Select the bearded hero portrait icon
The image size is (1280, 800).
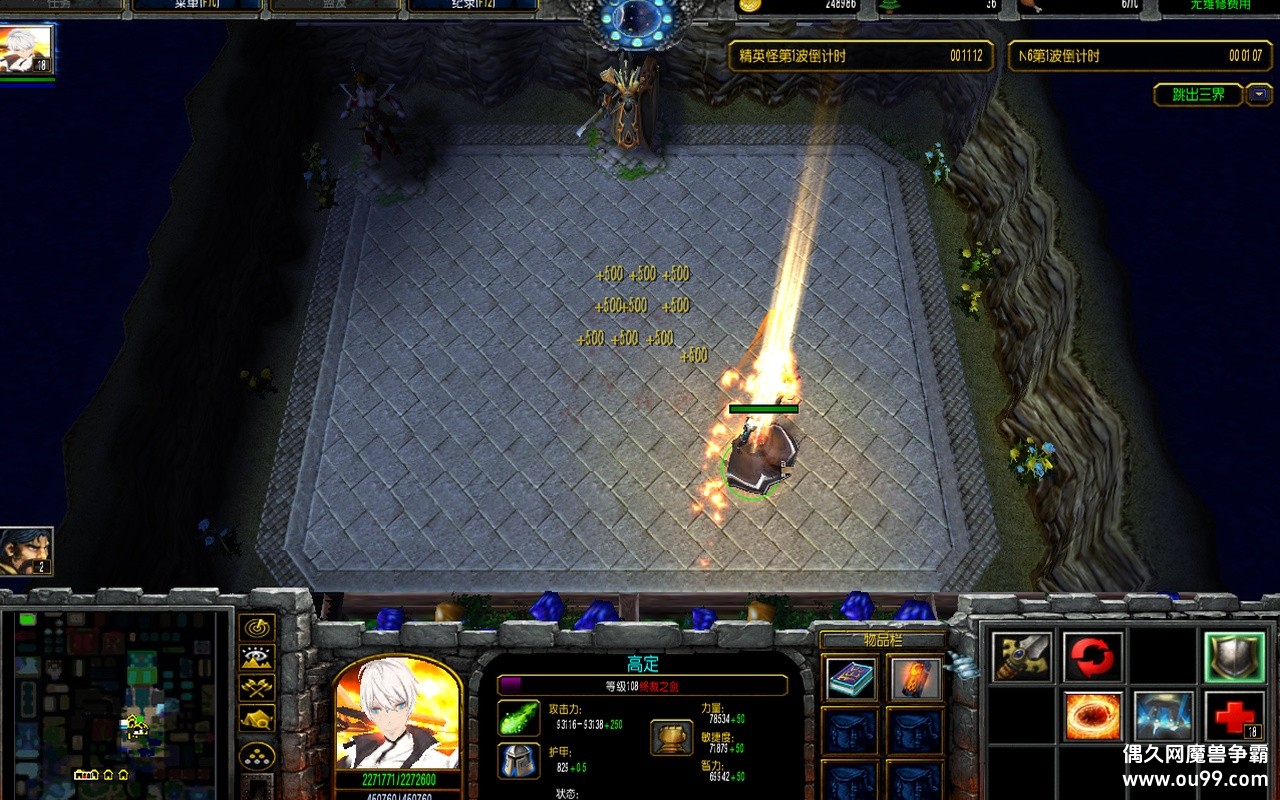[x=26, y=551]
